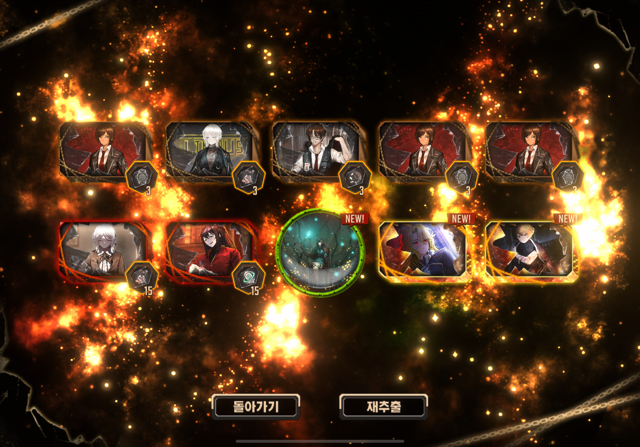Select the green circular E.G.O result
The width and height of the screenshot is (640, 447).
click(319, 253)
